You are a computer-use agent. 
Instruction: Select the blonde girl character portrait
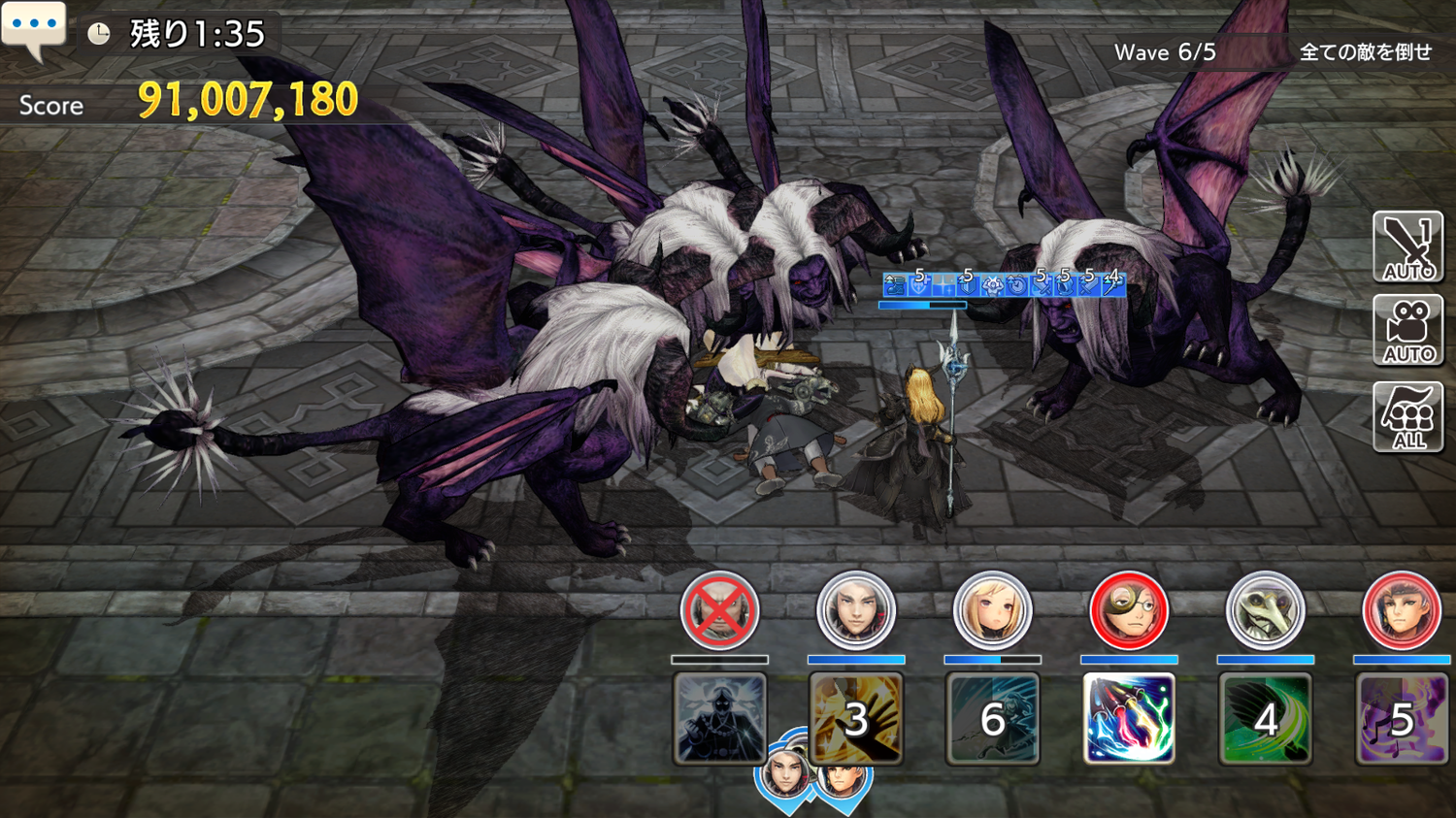(992, 611)
